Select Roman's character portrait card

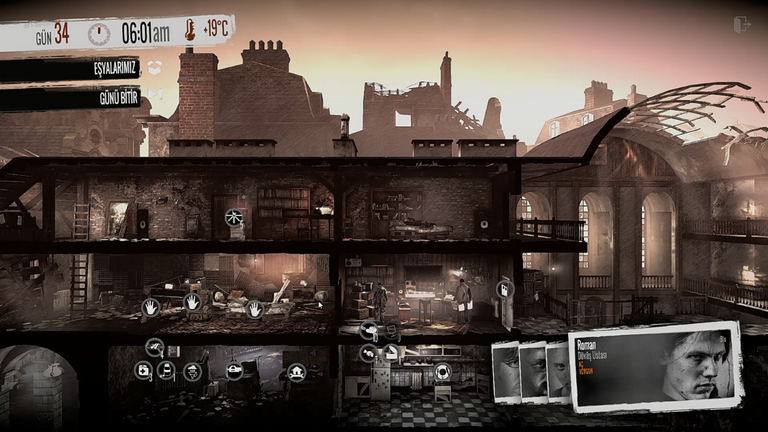coord(654,367)
